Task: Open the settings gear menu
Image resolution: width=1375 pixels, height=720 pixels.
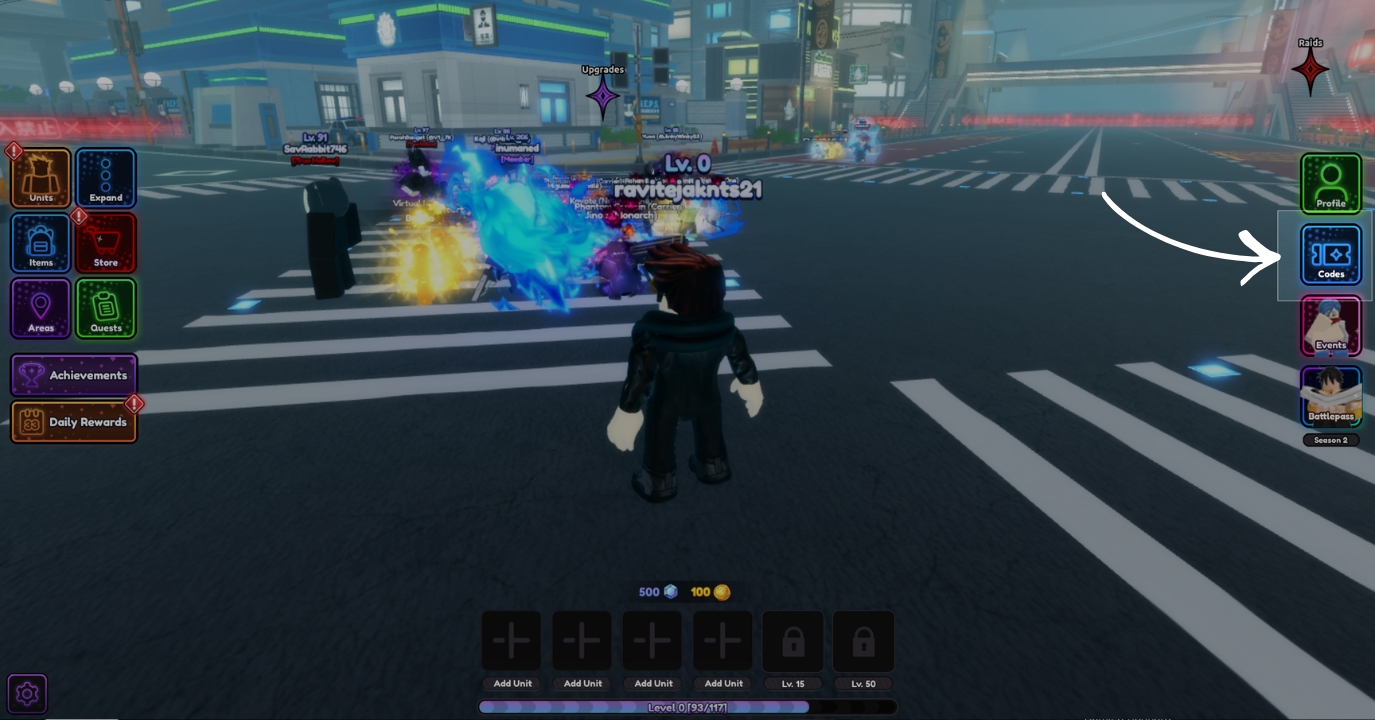Action: click(27, 693)
